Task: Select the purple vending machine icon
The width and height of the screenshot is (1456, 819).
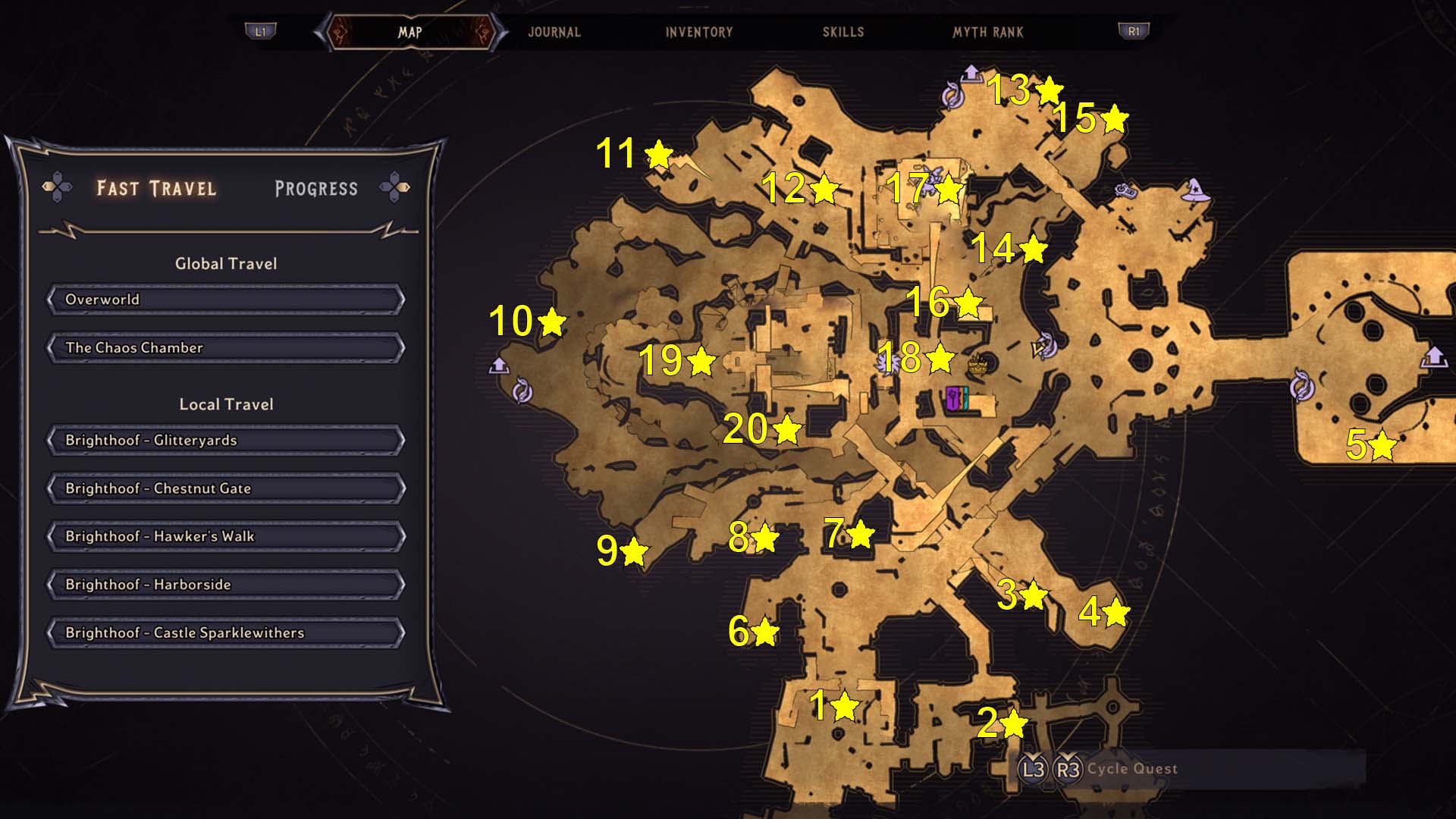Action: 952,398
